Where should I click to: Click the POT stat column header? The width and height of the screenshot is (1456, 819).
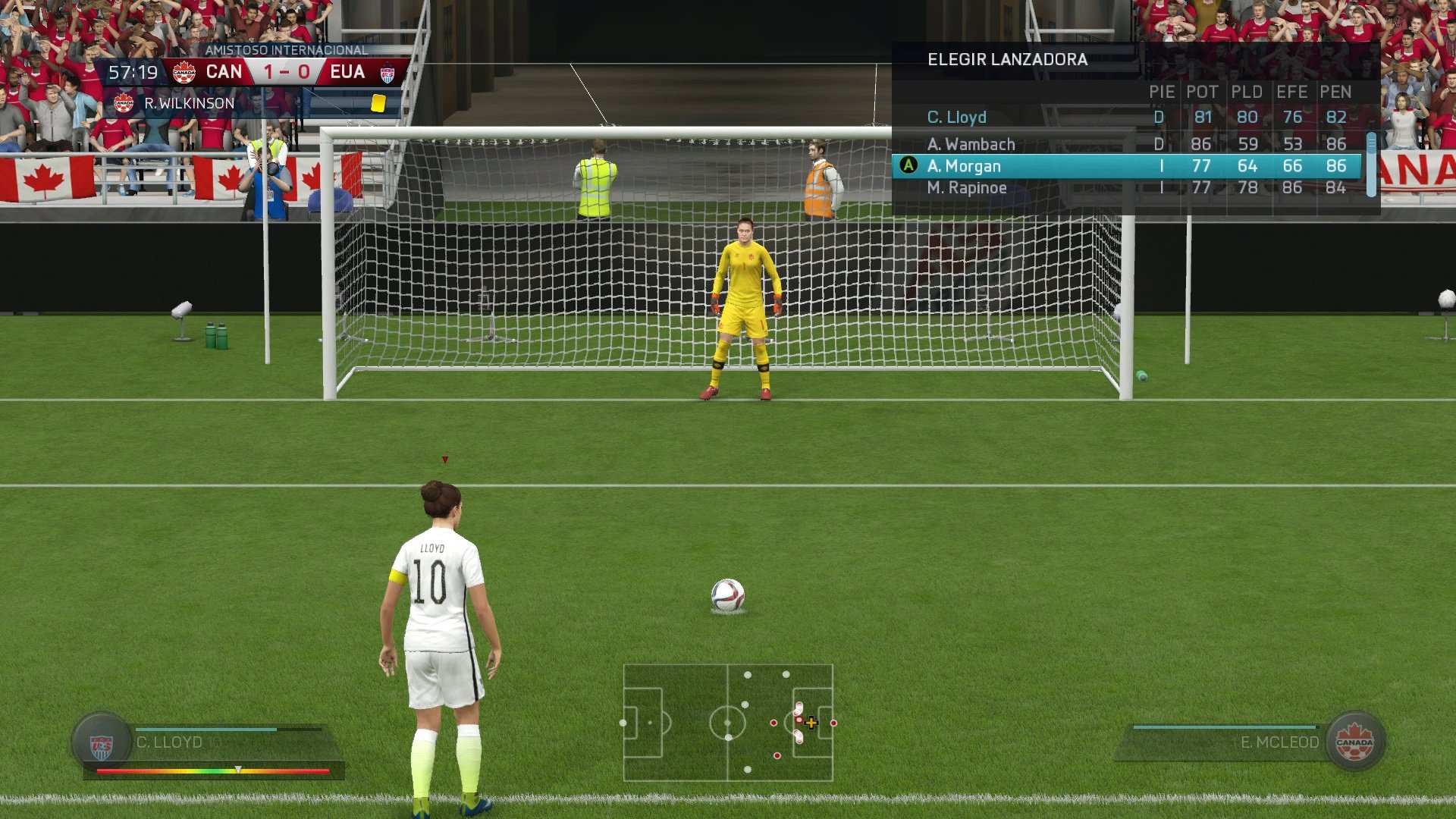(1203, 92)
